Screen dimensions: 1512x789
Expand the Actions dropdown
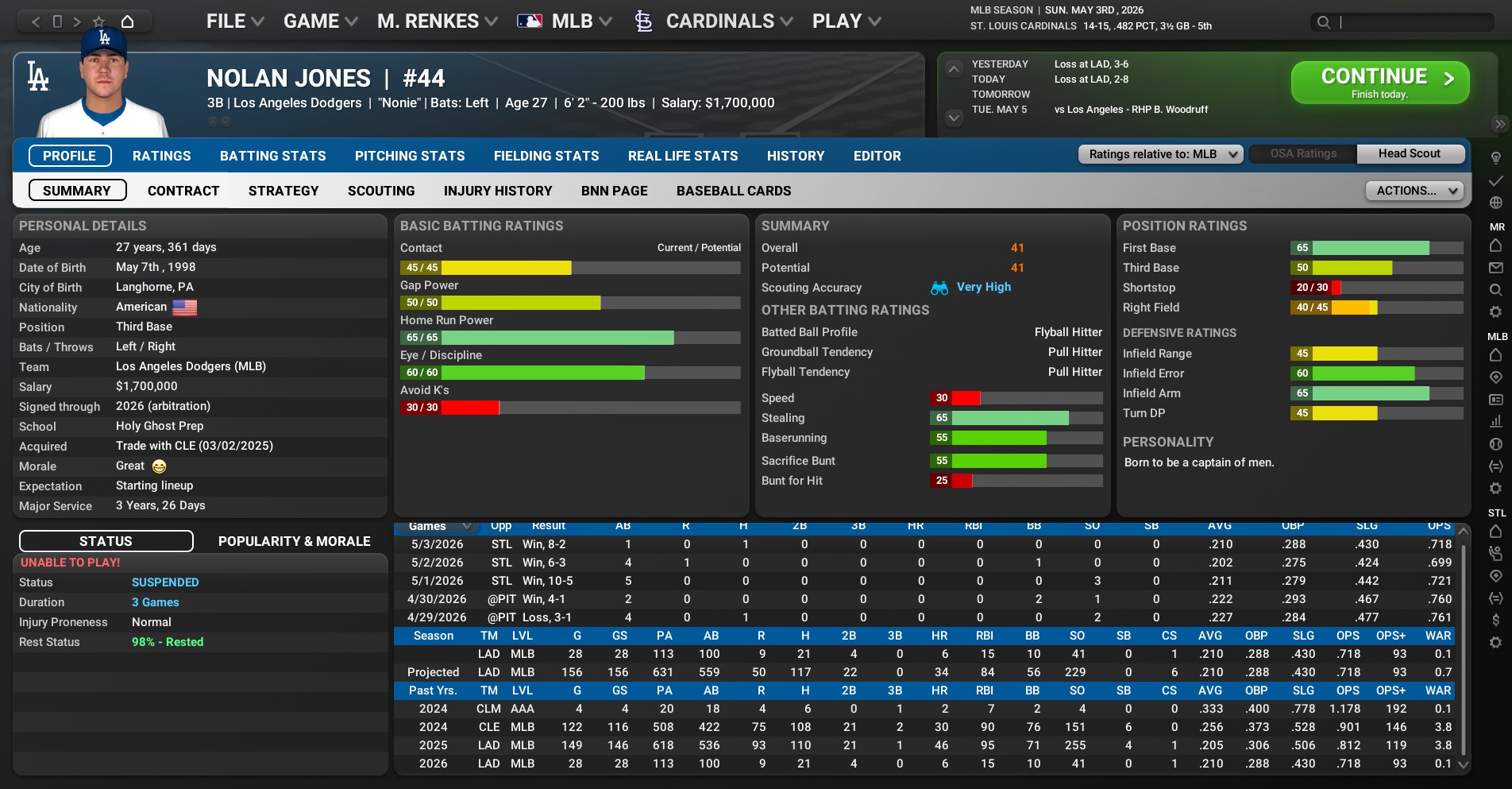coord(1414,191)
